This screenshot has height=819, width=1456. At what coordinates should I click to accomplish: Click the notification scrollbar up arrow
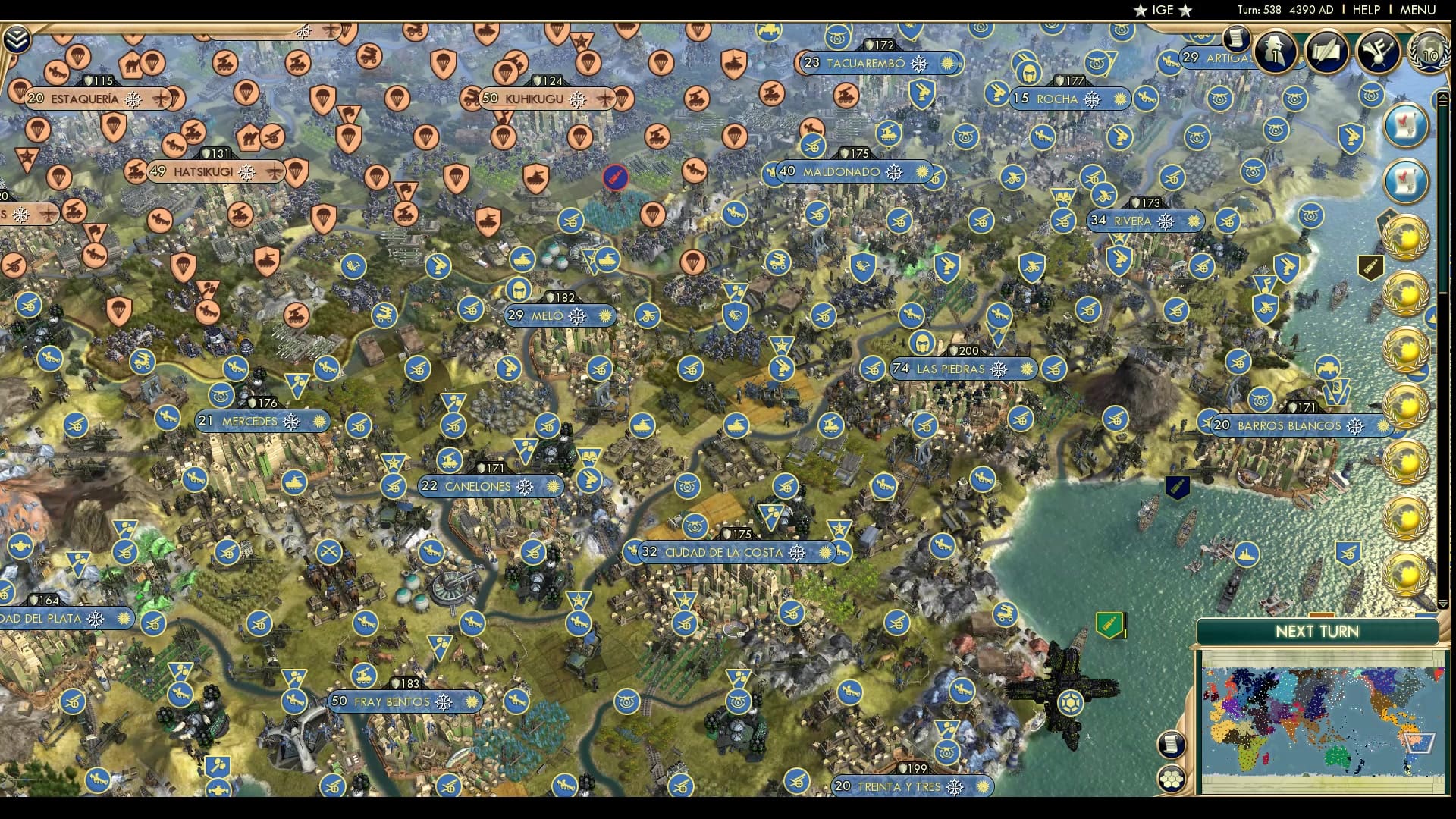point(1442,98)
